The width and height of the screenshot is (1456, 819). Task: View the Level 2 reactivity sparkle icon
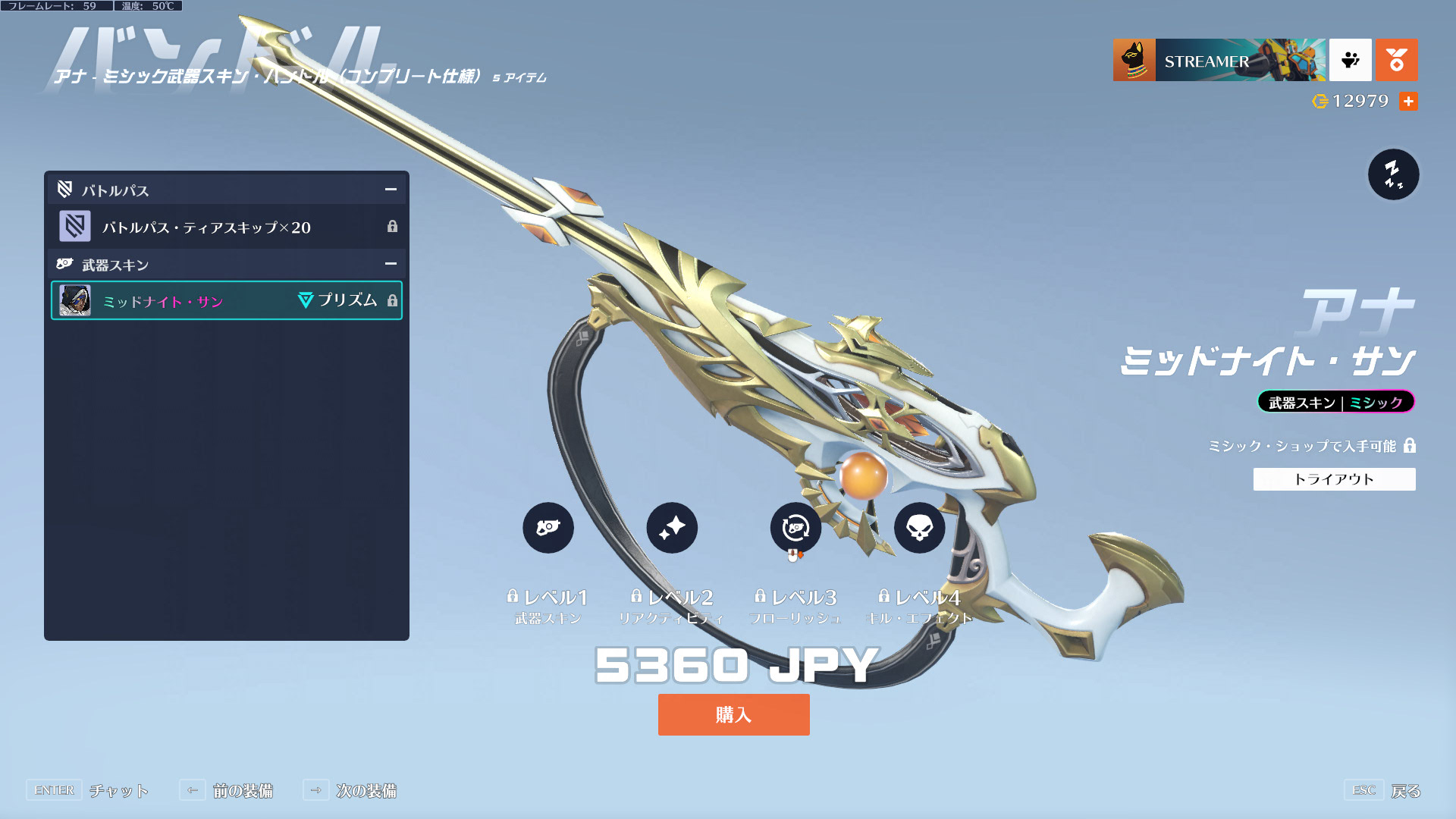tap(672, 528)
